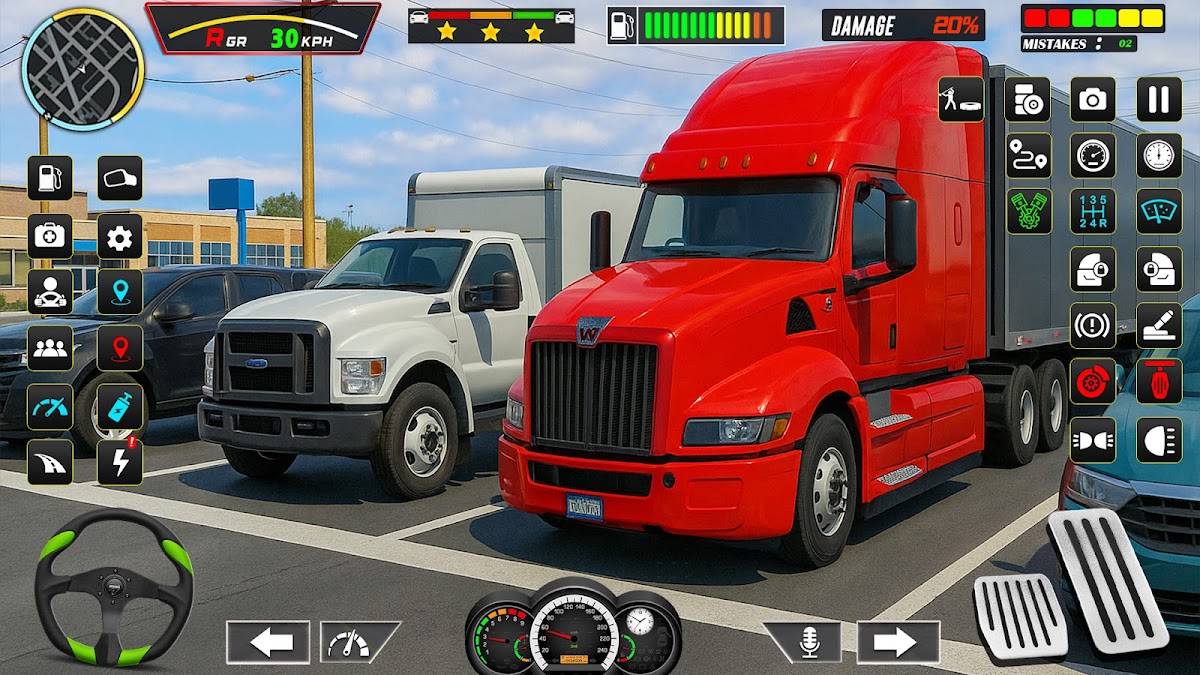
Task: Engage the handbrake lever icon
Action: (1159, 325)
